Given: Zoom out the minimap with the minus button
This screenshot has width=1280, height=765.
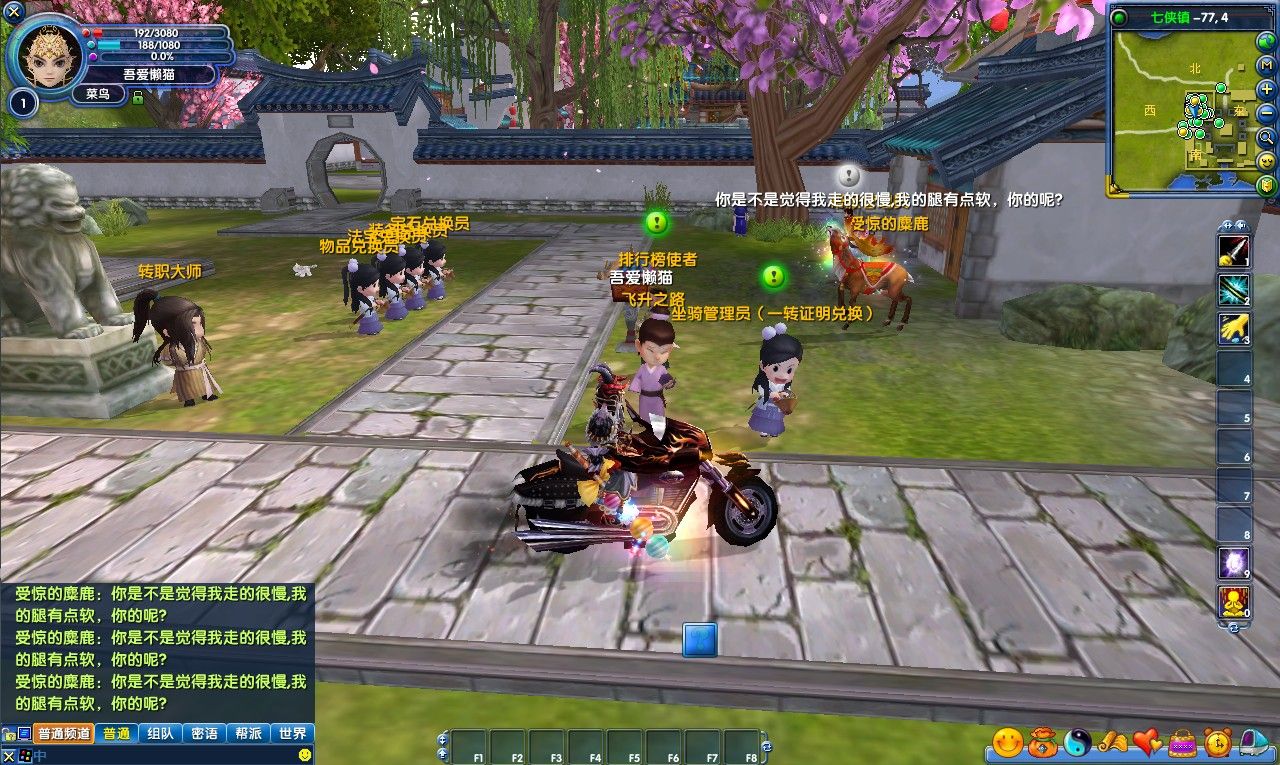Looking at the screenshot, I should click(x=1267, y=113).
